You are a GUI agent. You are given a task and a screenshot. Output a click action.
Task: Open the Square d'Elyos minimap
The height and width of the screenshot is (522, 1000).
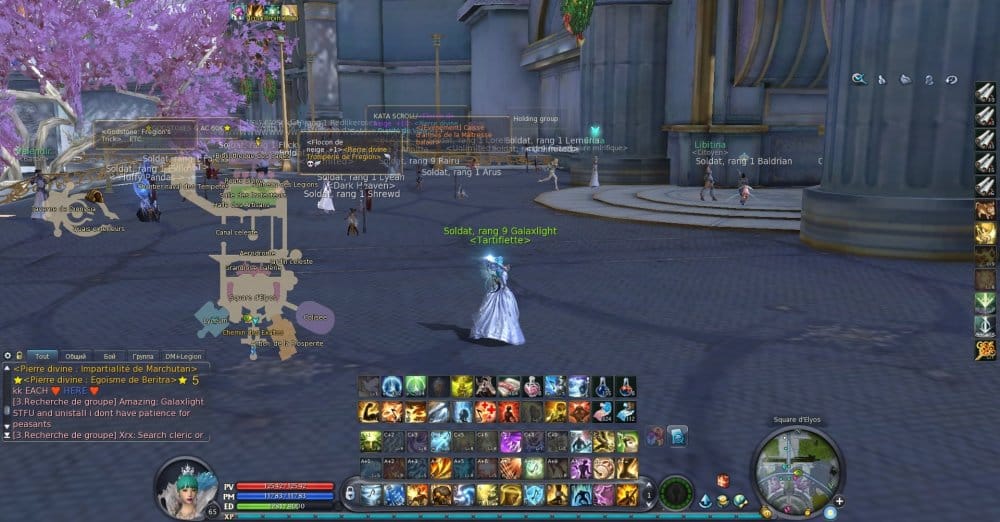(796, 470)
